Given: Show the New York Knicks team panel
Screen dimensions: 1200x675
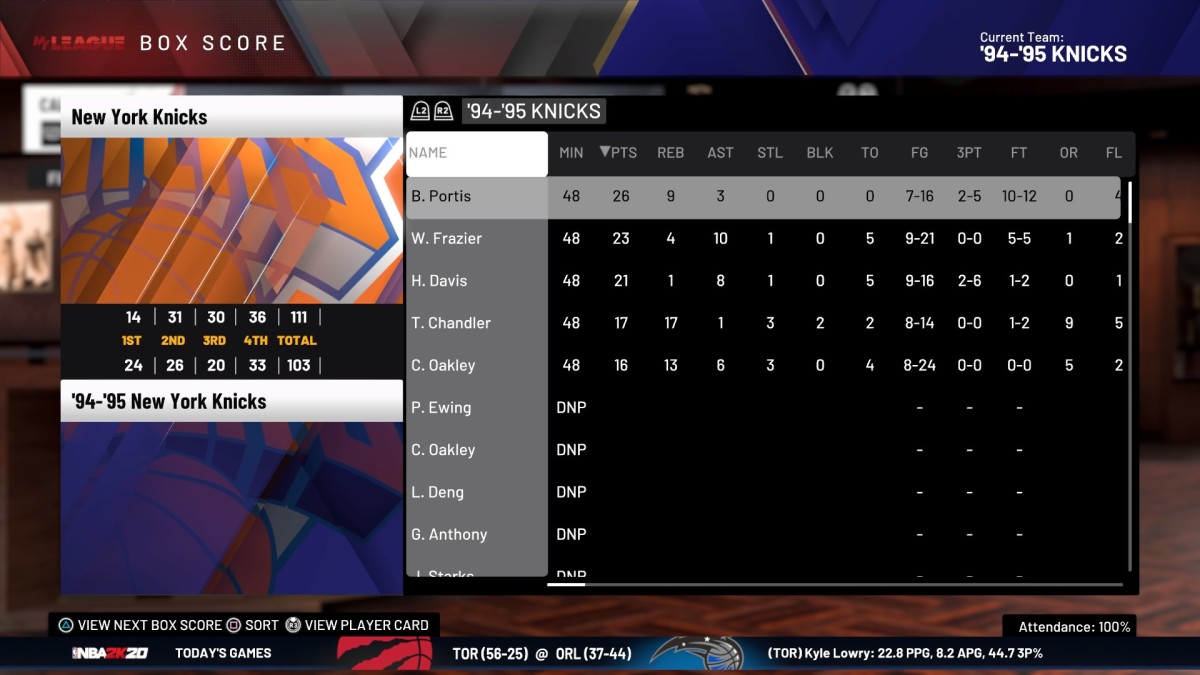Looking at the screenshot, I should (x=232, y=117).
